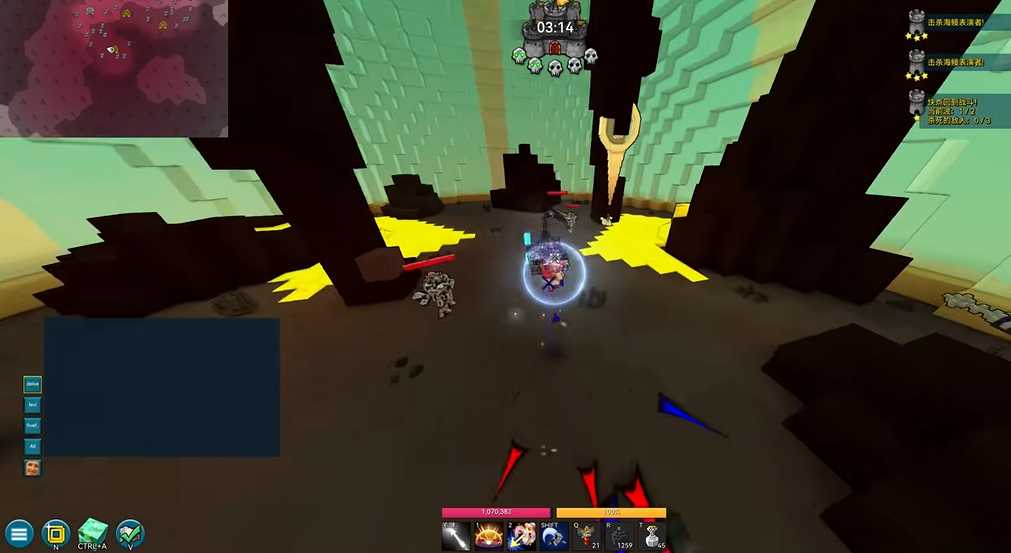Viewport: 1011px width, 553px height.
Task: Click the yellow square icon labeled N
Action: (56, 532)
